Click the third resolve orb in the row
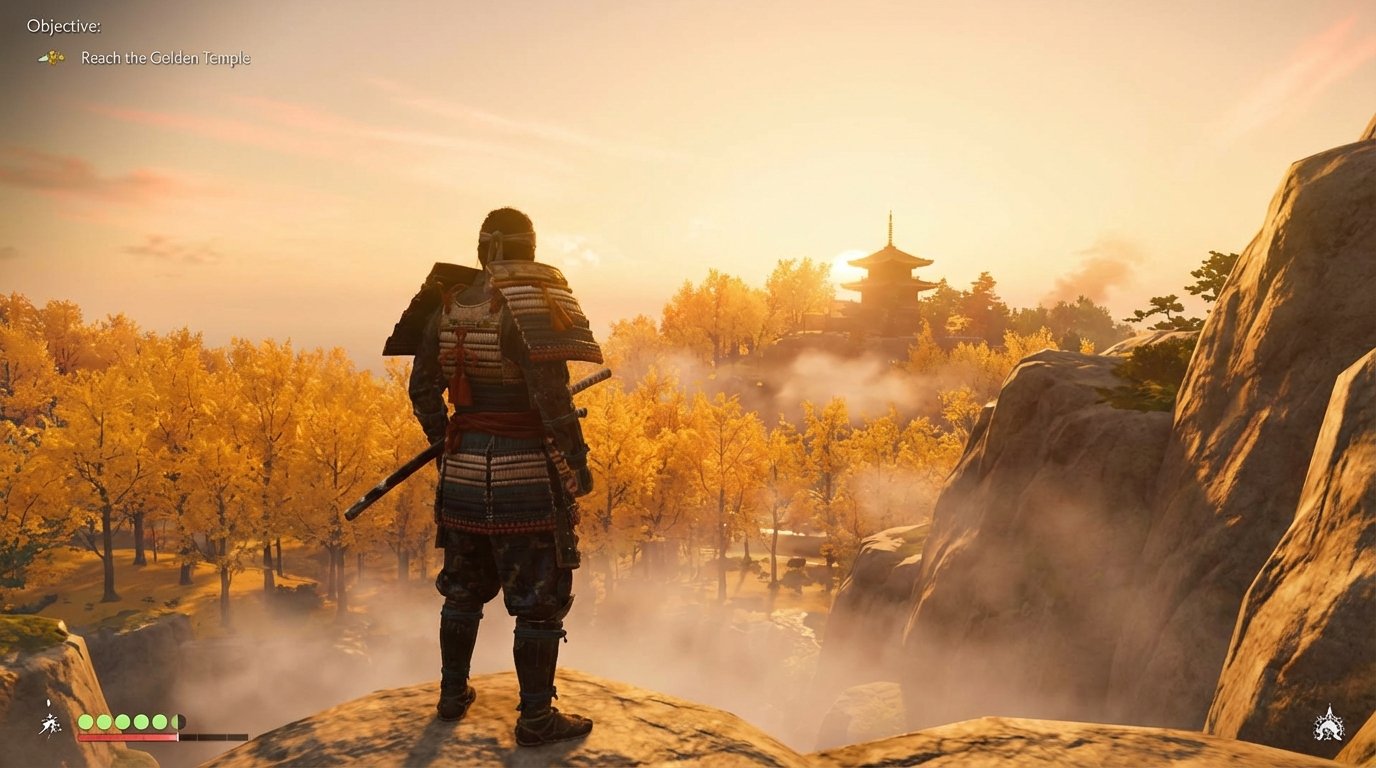This screenshot has width=1376, height=768. tap(123, 721)
